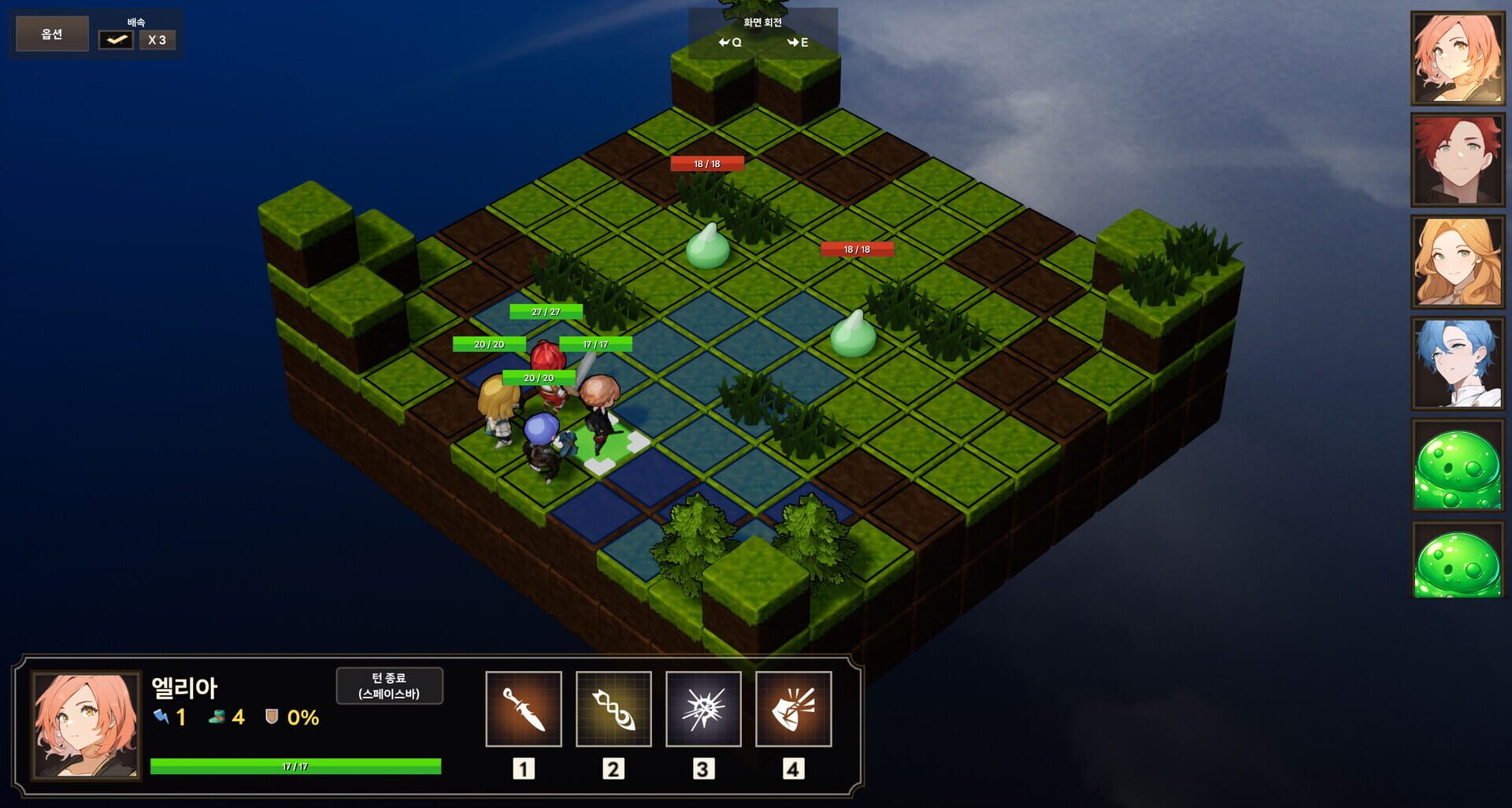Open the 옵션 options menu
The image size is (1512, 808).
[x=50, y=33]
